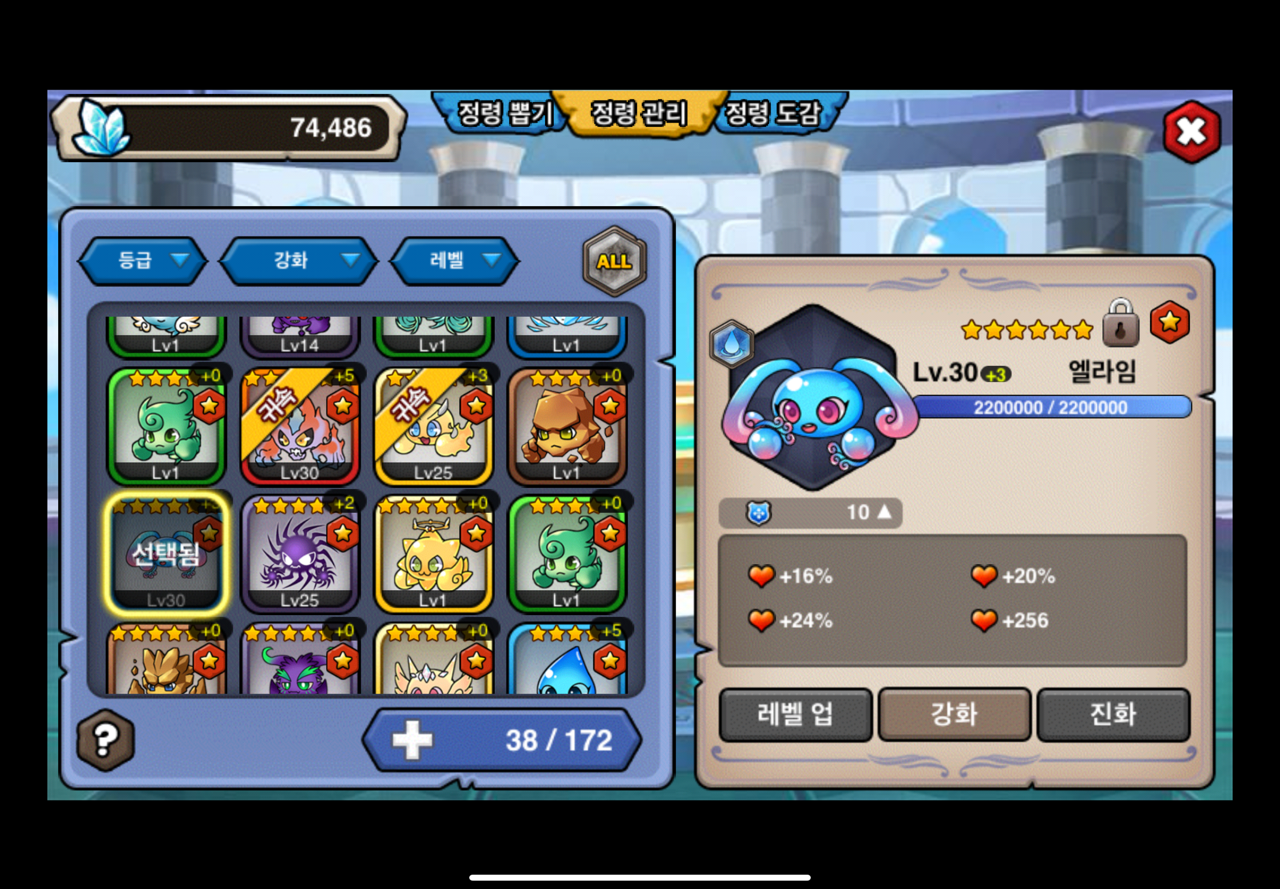Open the 강화 filter dropdown

click(x=298, y=261)
